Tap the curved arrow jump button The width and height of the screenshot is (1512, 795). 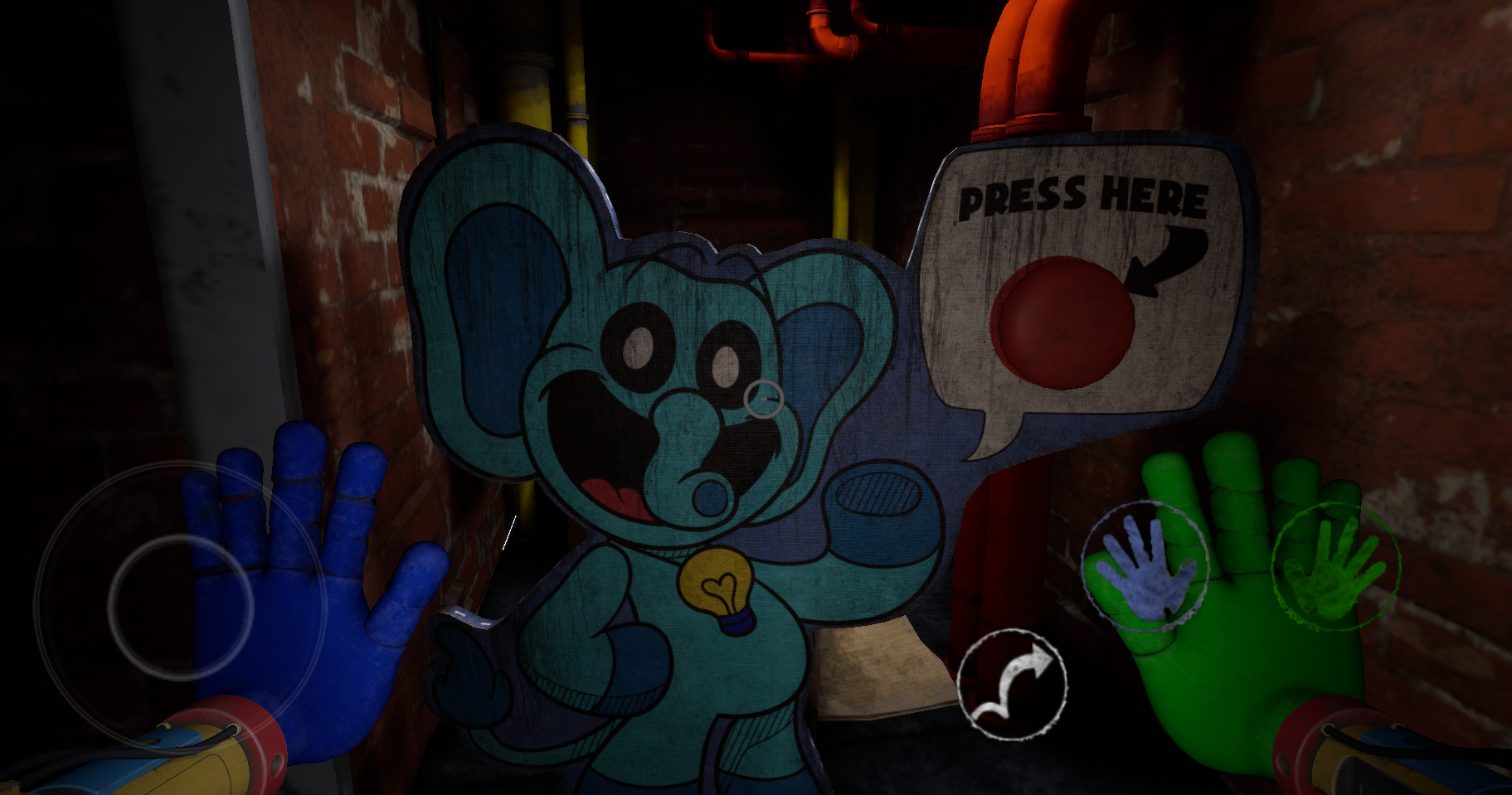(1012, 684)
